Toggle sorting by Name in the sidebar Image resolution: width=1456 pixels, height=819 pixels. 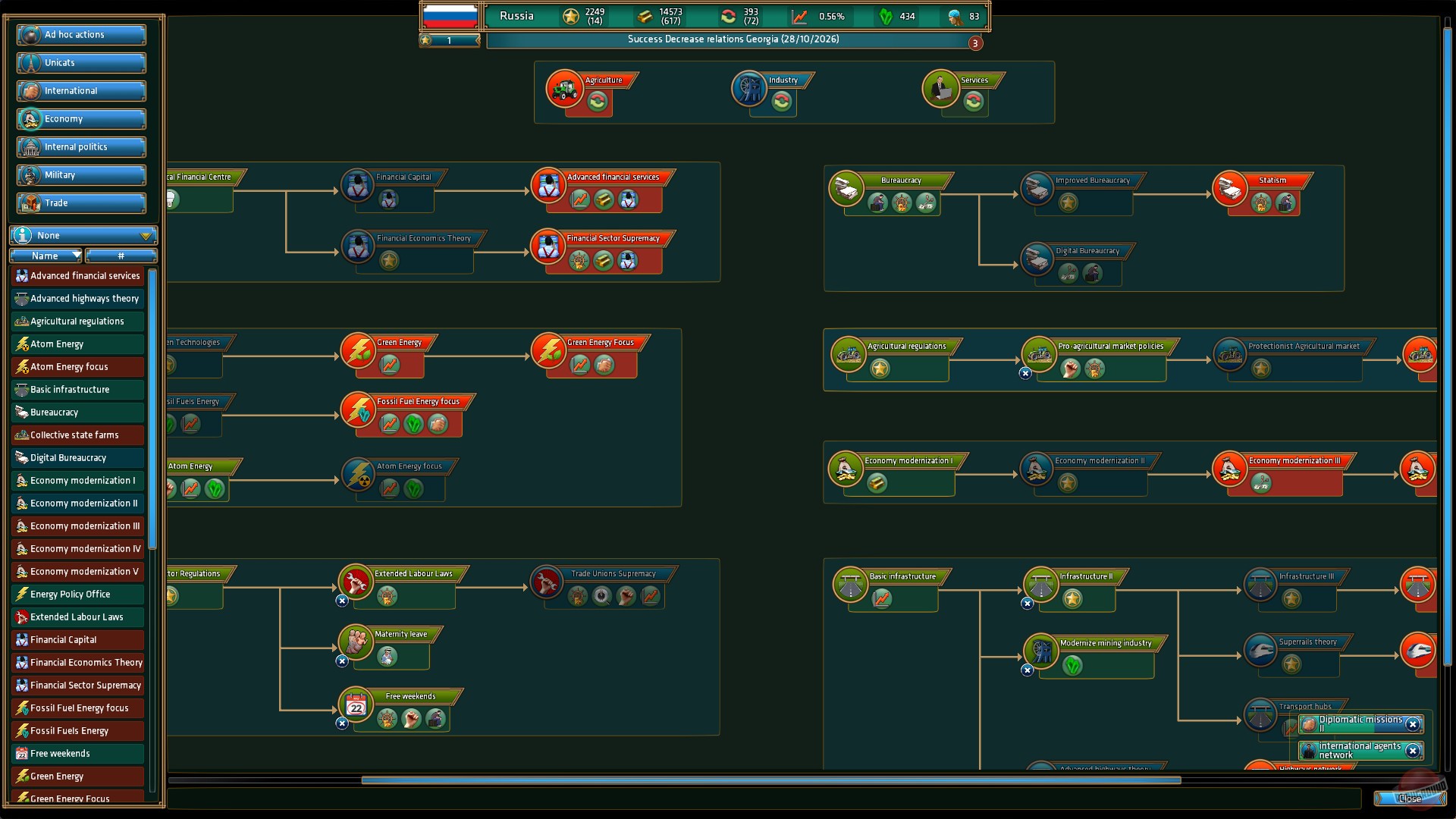[45, 256]
